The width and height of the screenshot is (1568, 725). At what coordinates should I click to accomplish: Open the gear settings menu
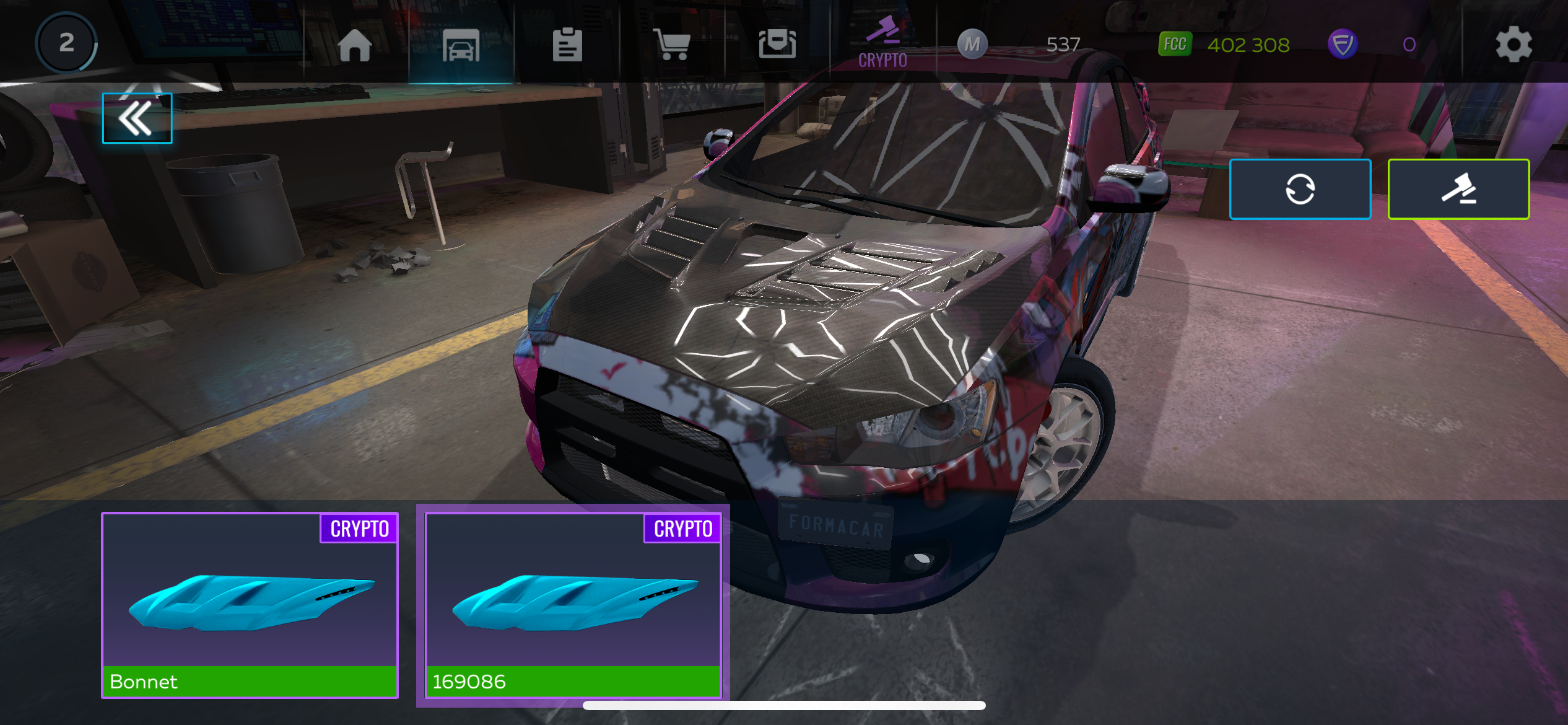coord(1514,45)
